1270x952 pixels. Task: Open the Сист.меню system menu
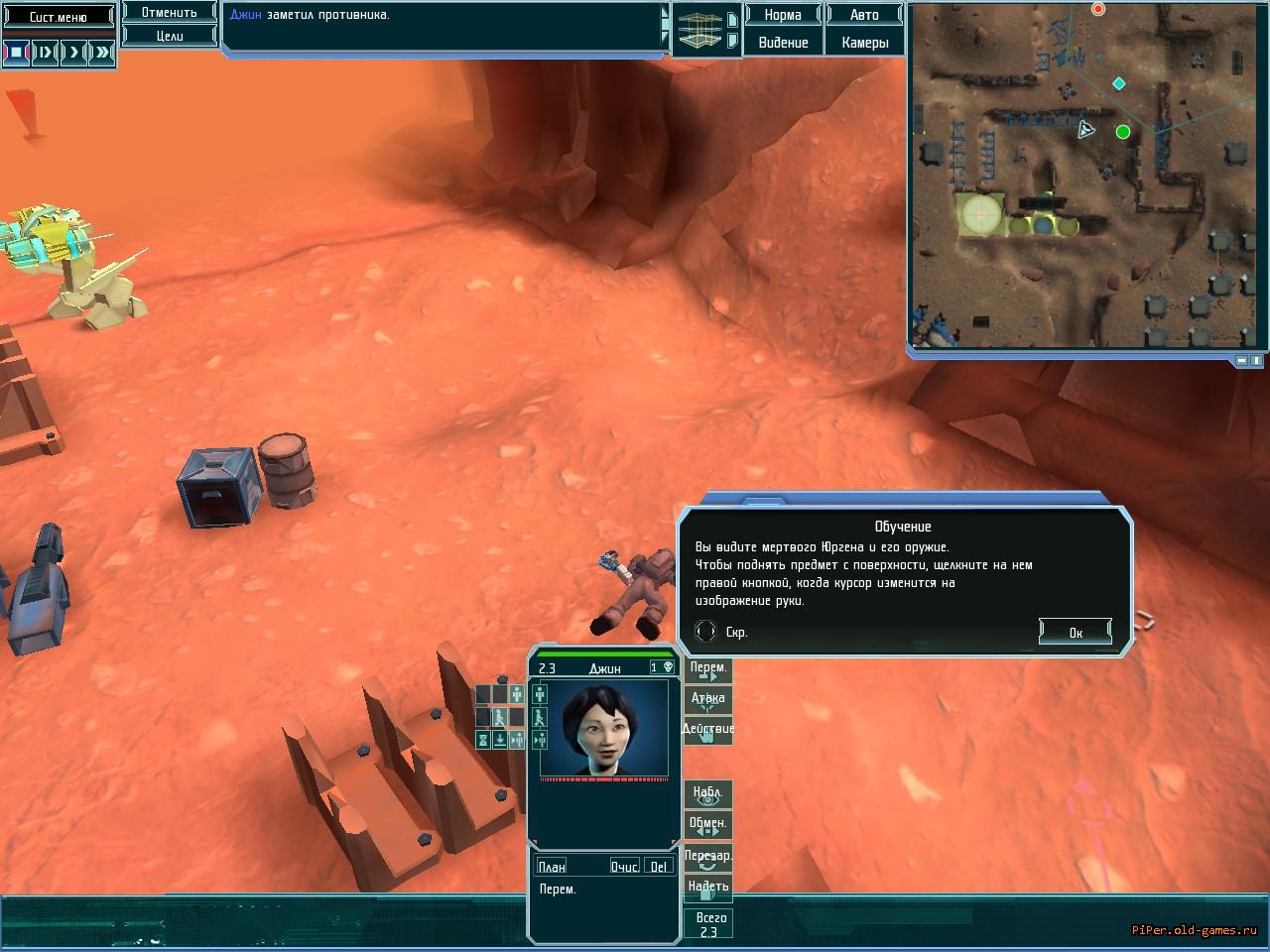point(58,17)
